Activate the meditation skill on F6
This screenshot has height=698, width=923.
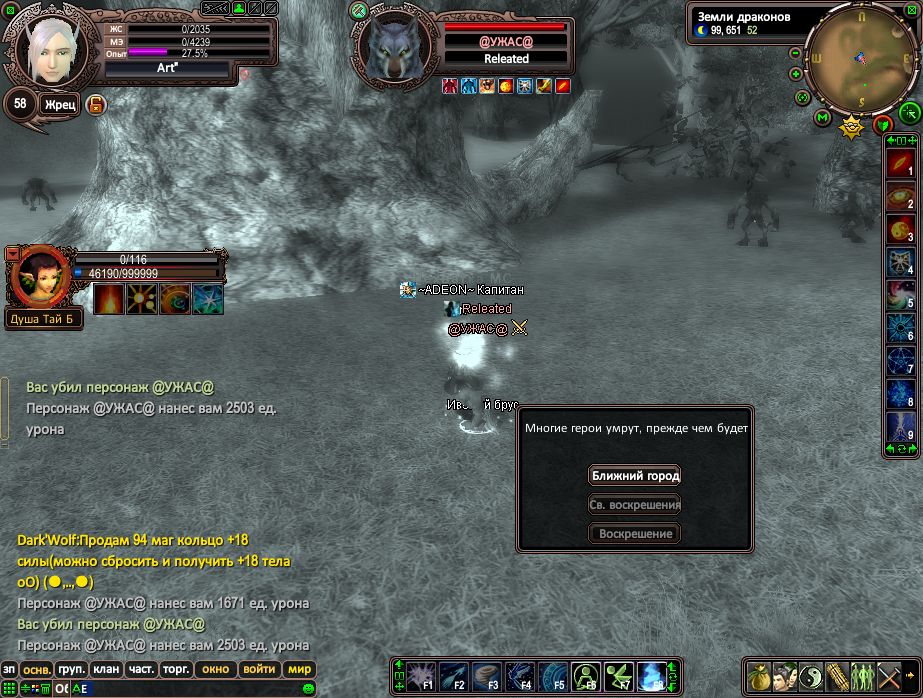pos(585,676)
